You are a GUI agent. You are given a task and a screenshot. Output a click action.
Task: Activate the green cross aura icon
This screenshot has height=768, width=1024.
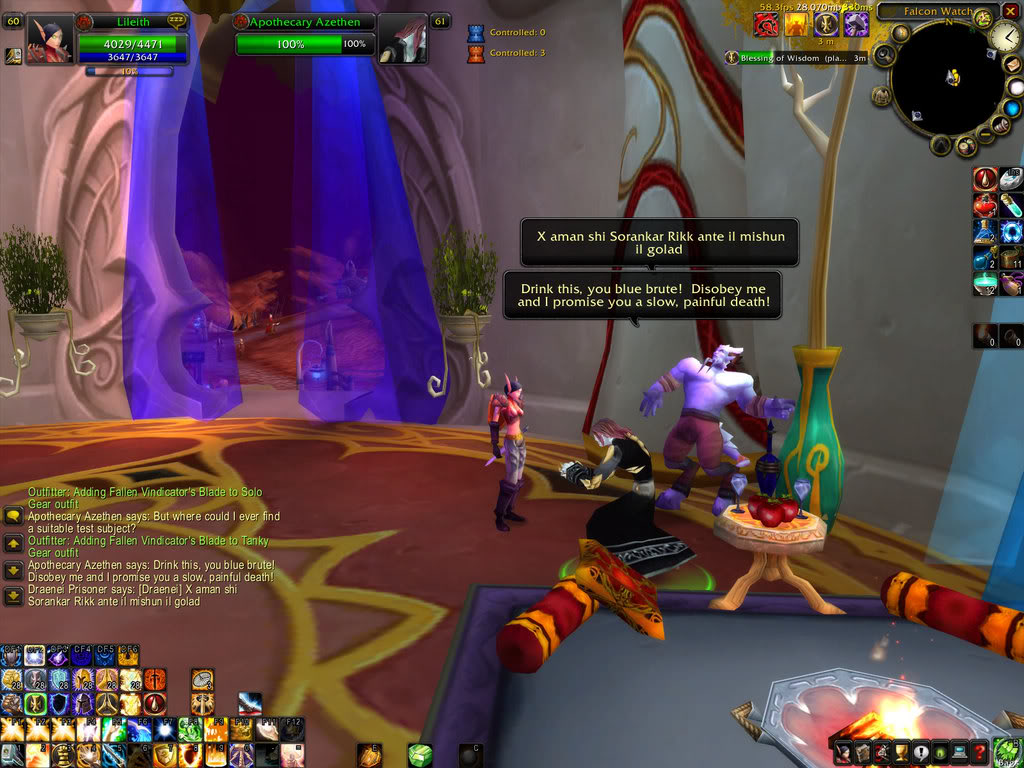point(36,704)
